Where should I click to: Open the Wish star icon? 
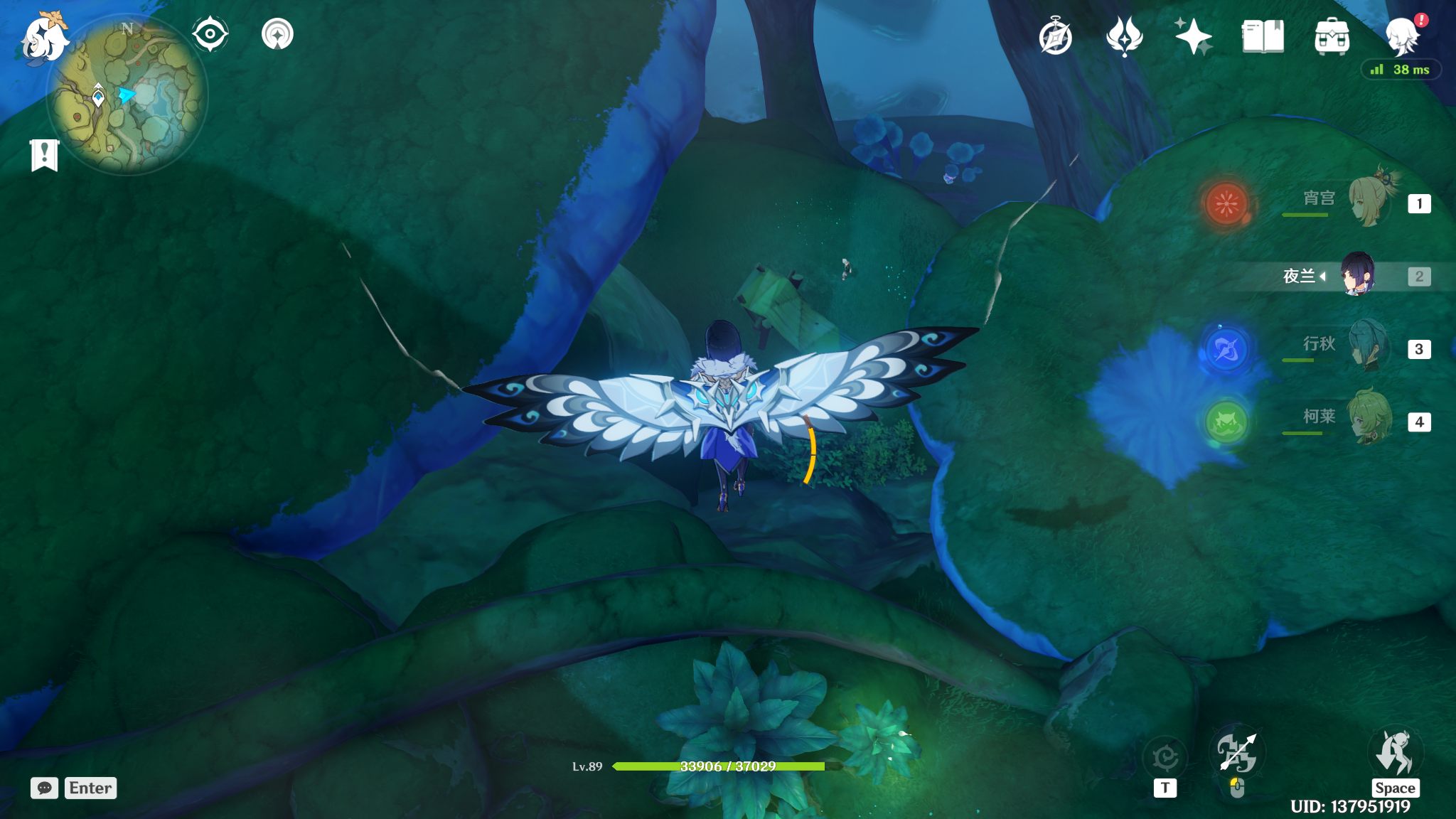click(1193, 37)
